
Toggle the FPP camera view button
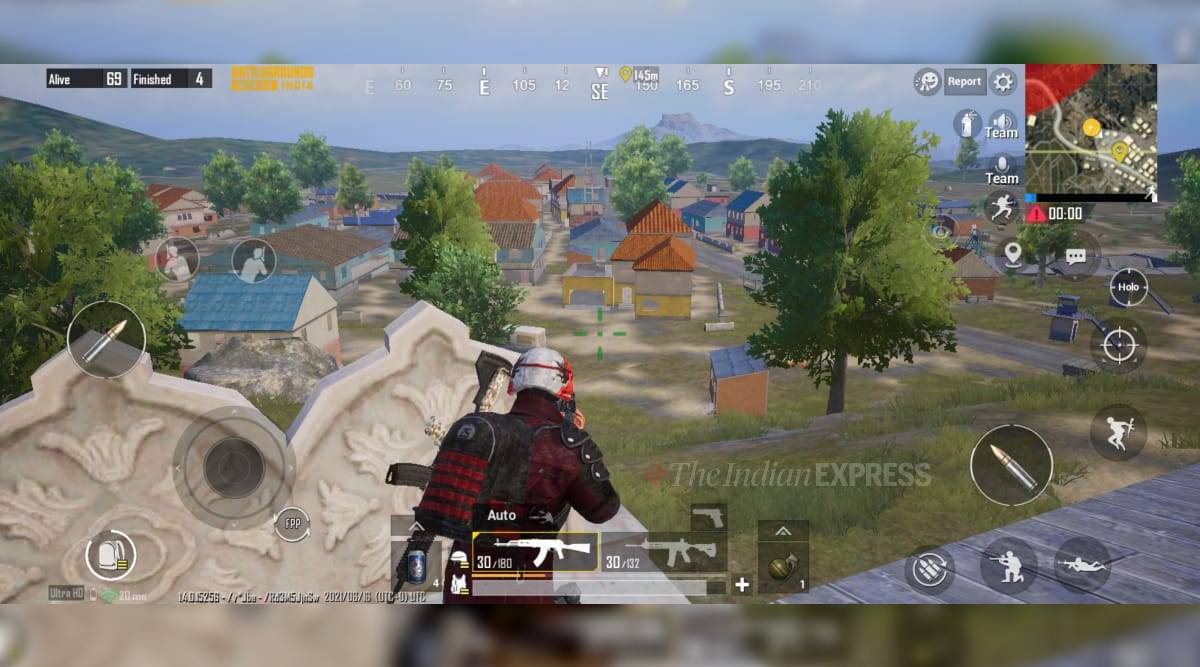click(x=292, y=524)
